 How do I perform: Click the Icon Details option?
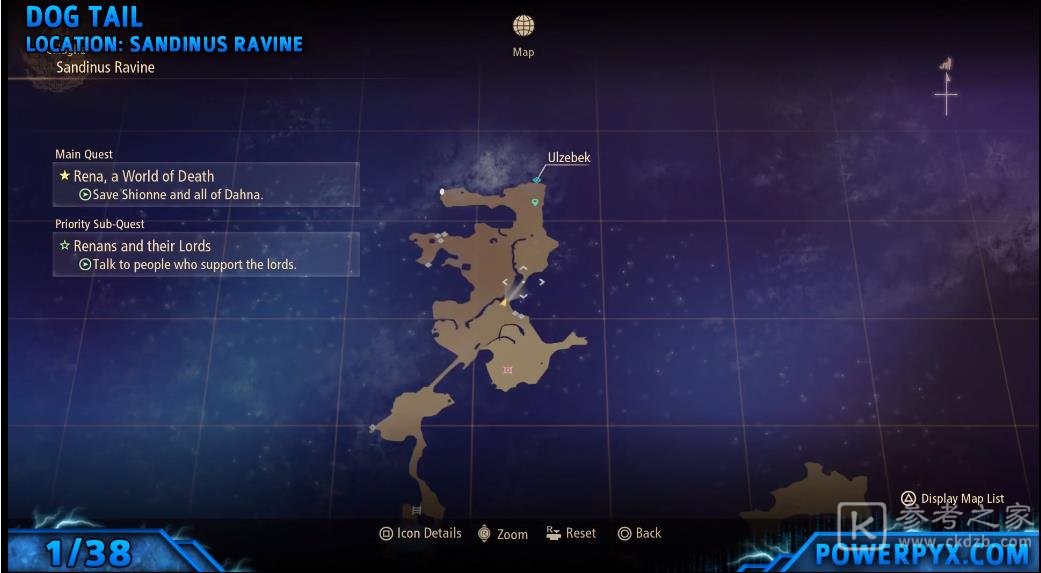420,533
